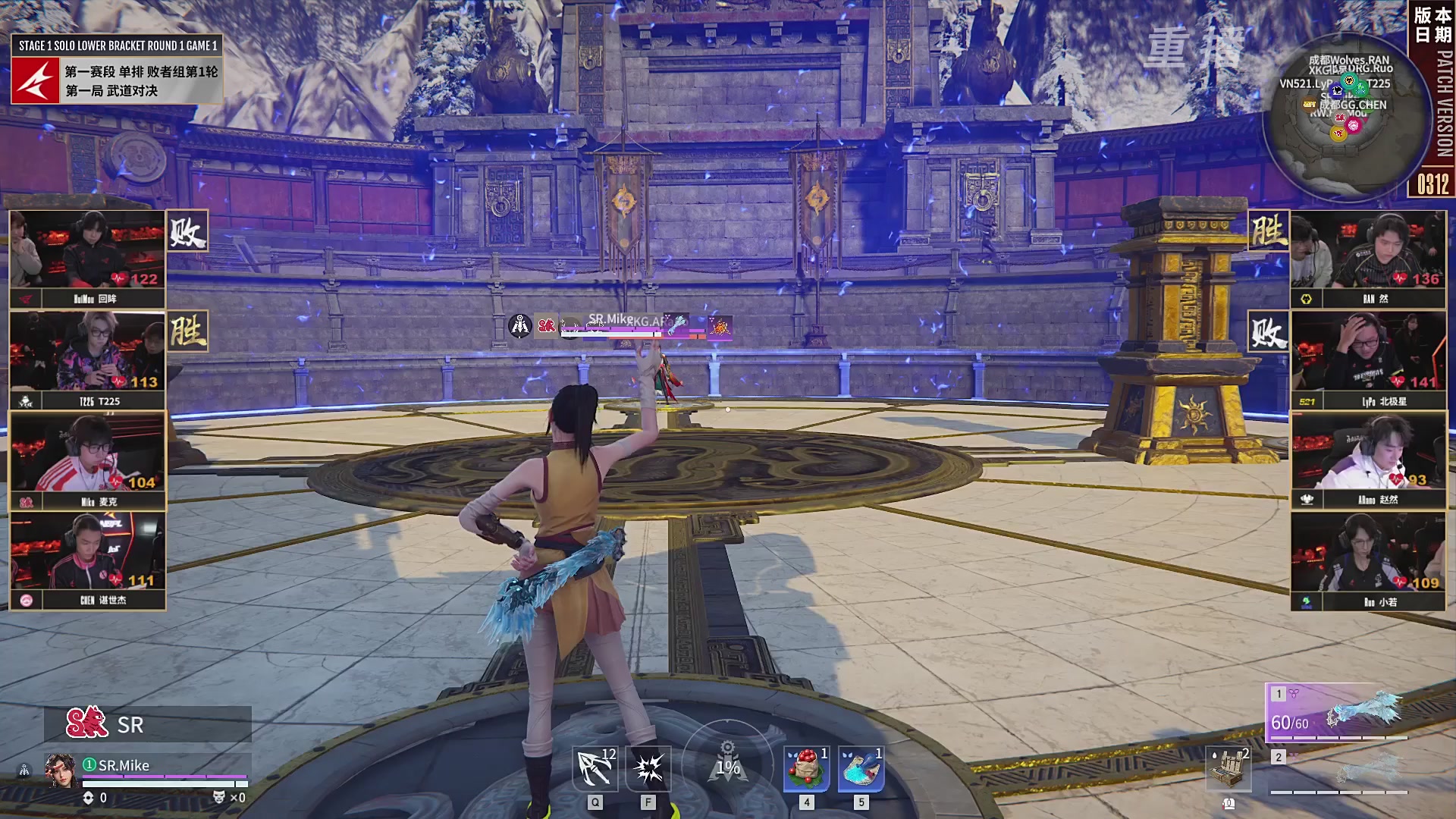Select the LyPo player camera feed

coord(1368,353)
